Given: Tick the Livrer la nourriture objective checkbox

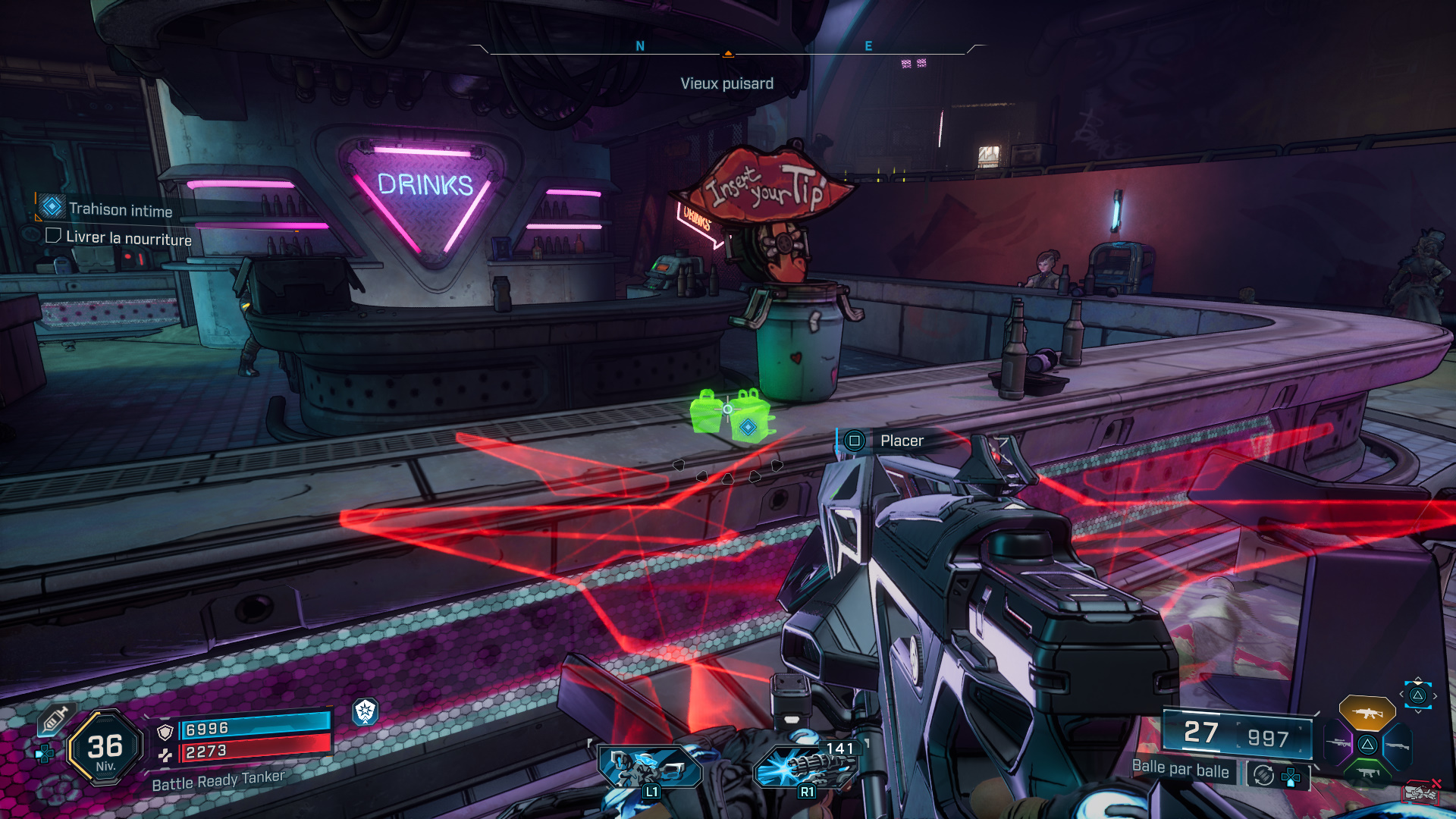Looking at the screenshot, I should click(53, 236).
